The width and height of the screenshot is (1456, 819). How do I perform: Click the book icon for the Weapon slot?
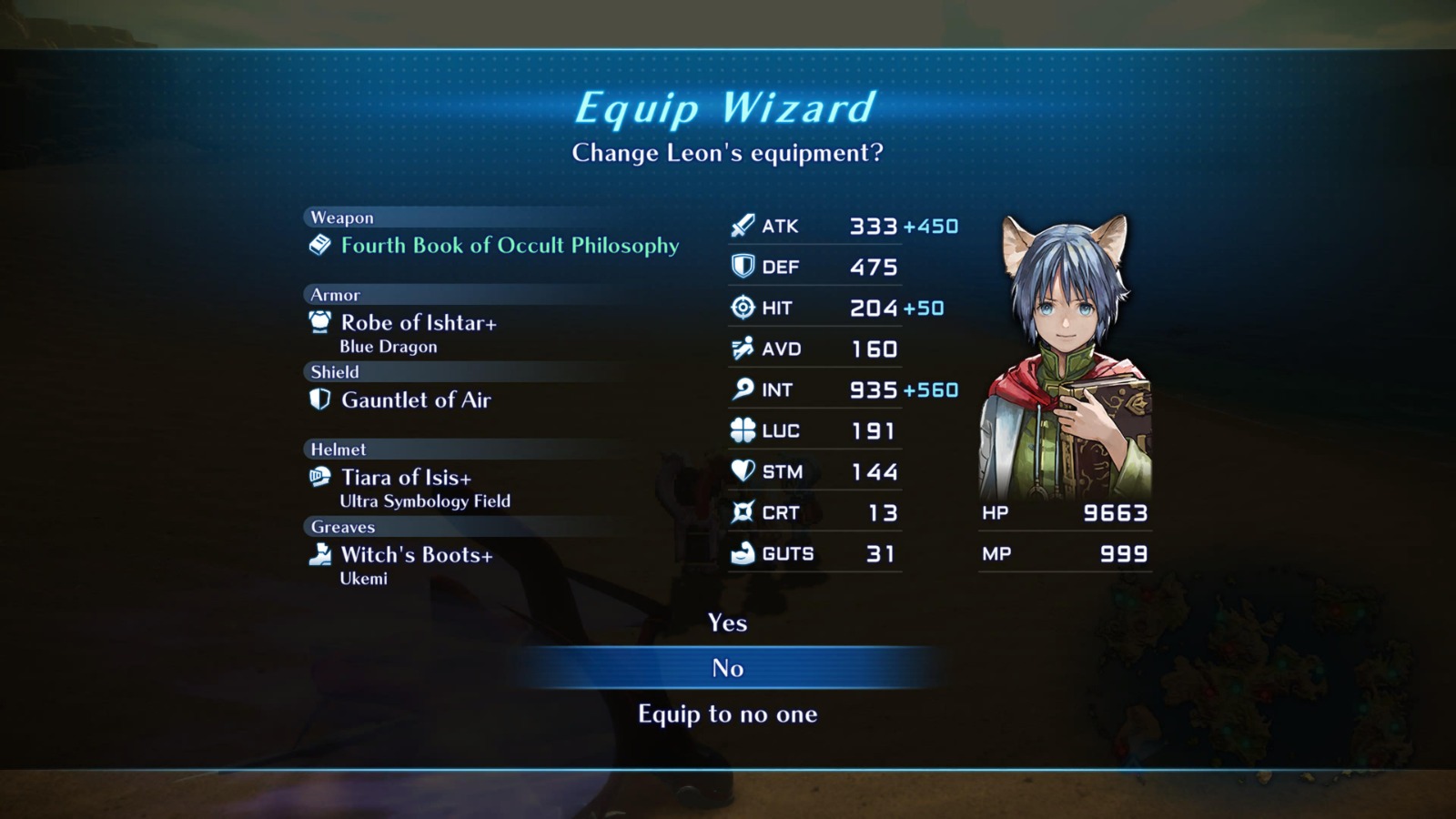[x=318, y=244]
